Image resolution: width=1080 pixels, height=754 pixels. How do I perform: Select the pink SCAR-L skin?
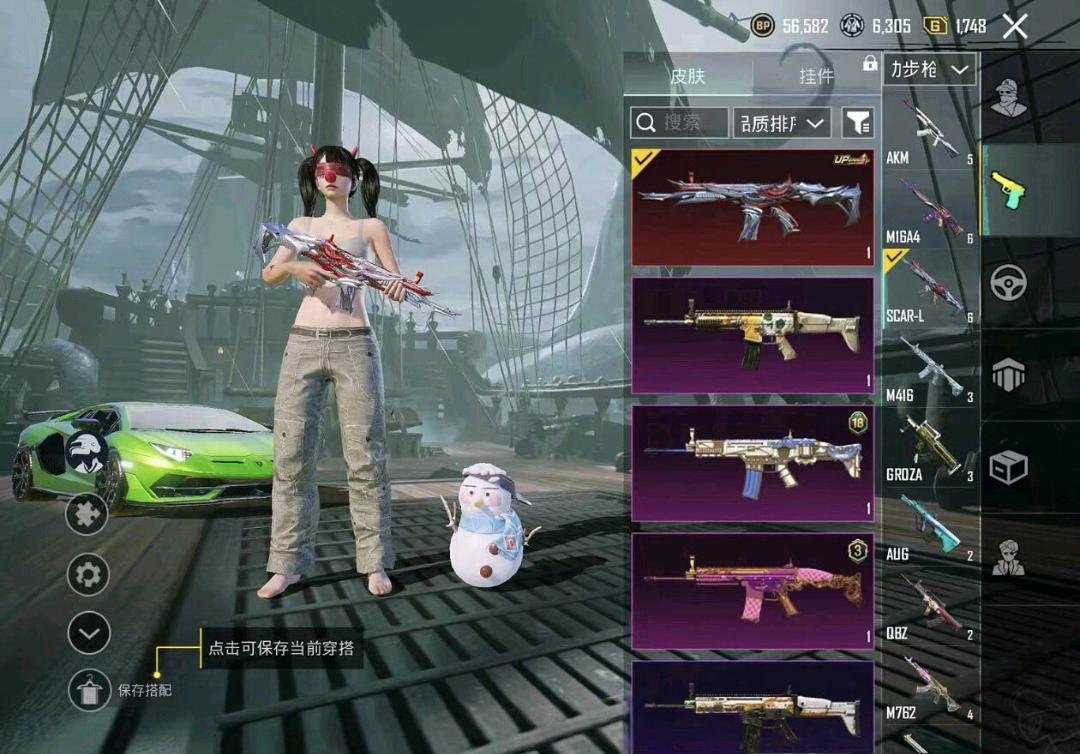point(753,590)
